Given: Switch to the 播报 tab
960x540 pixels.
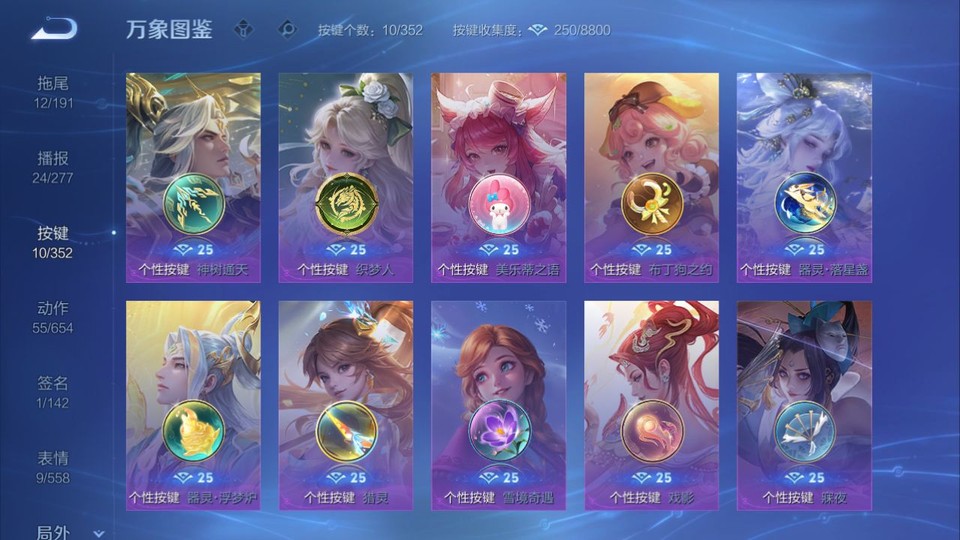Looking at the screenshot, I should [x=54, y=166].
